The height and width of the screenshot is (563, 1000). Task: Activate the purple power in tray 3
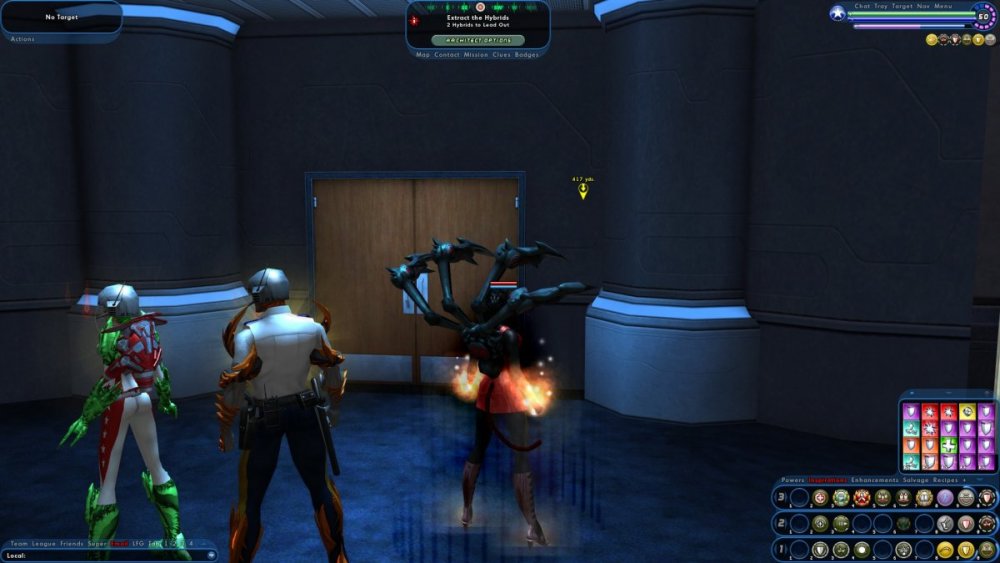945,497
